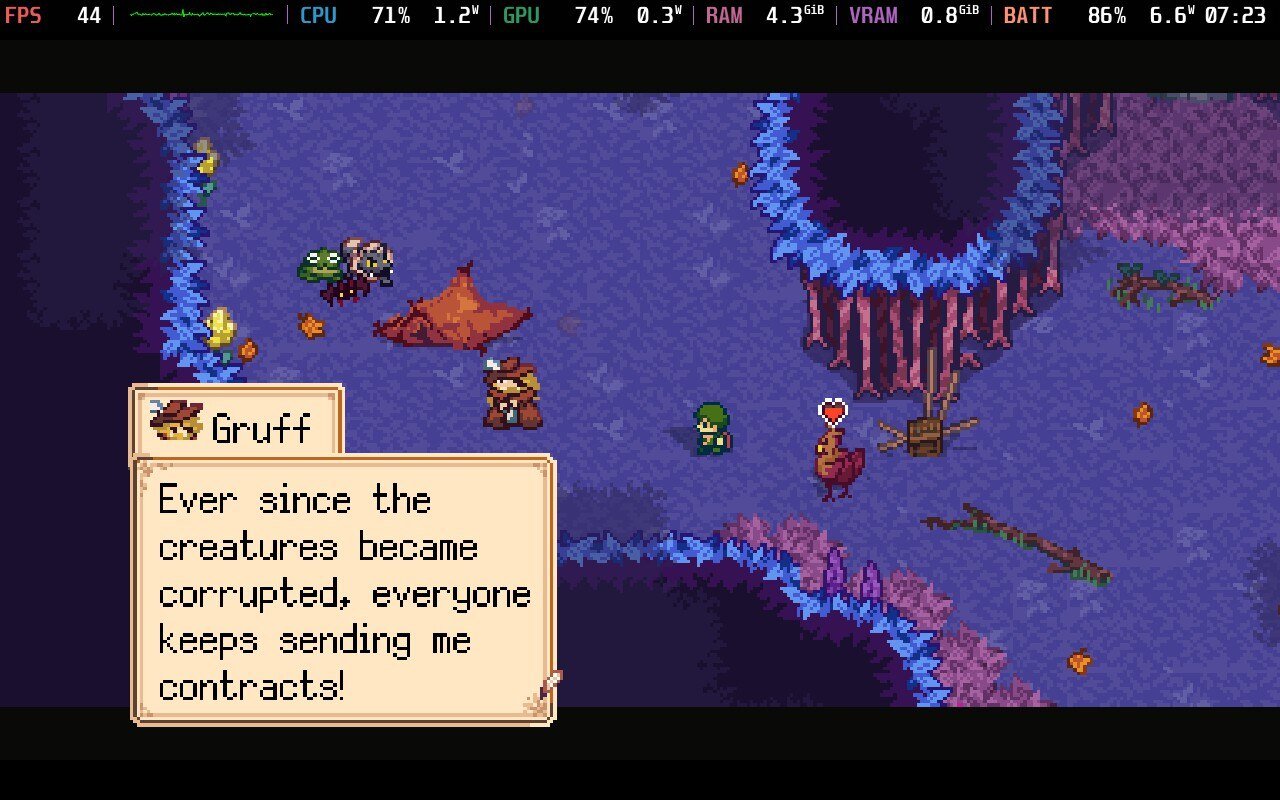
Task: Advance Gruff's dialogue text box
Action: (x=343, y=590)
